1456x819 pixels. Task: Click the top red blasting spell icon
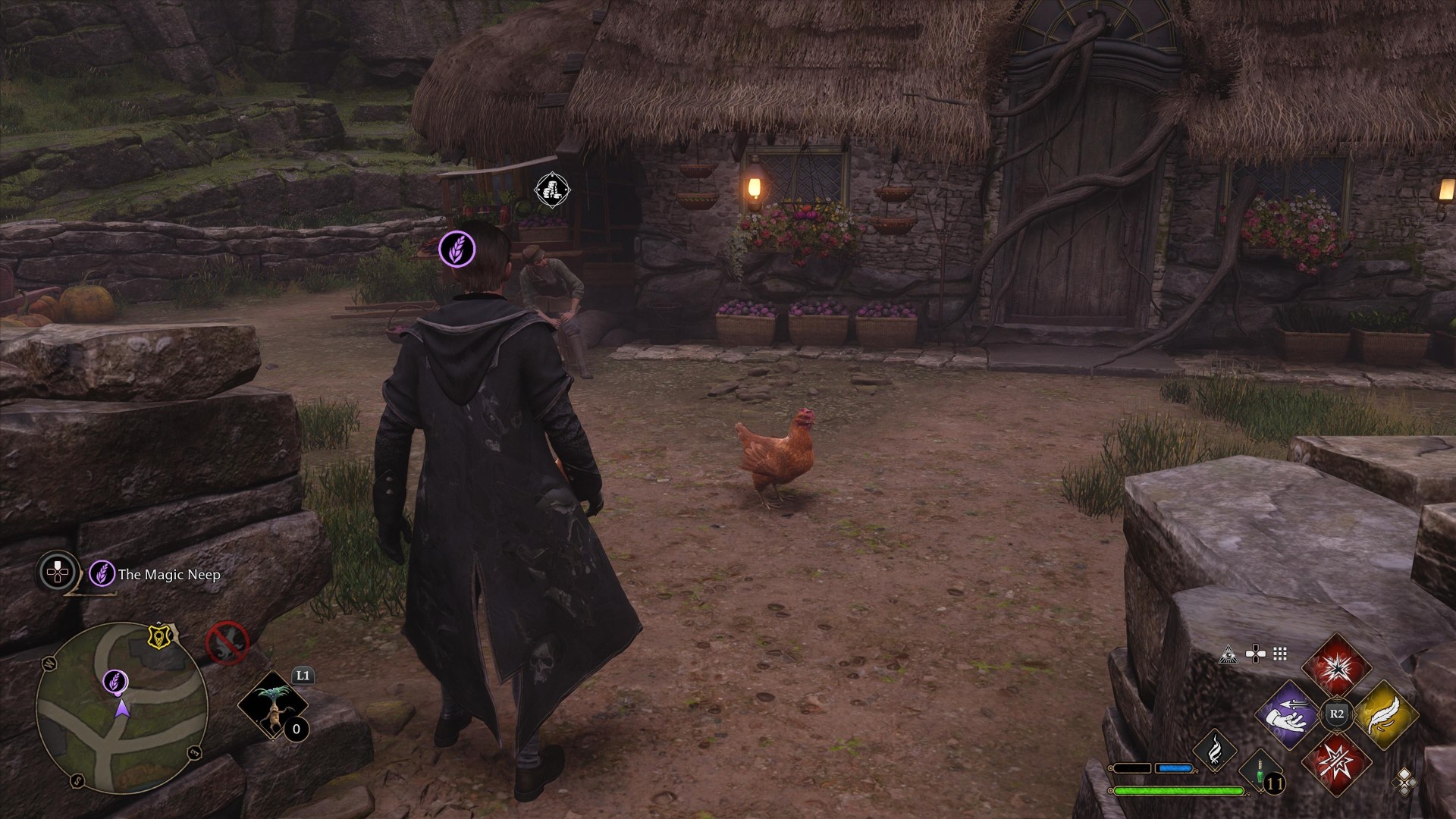[x=1338, y=667]
